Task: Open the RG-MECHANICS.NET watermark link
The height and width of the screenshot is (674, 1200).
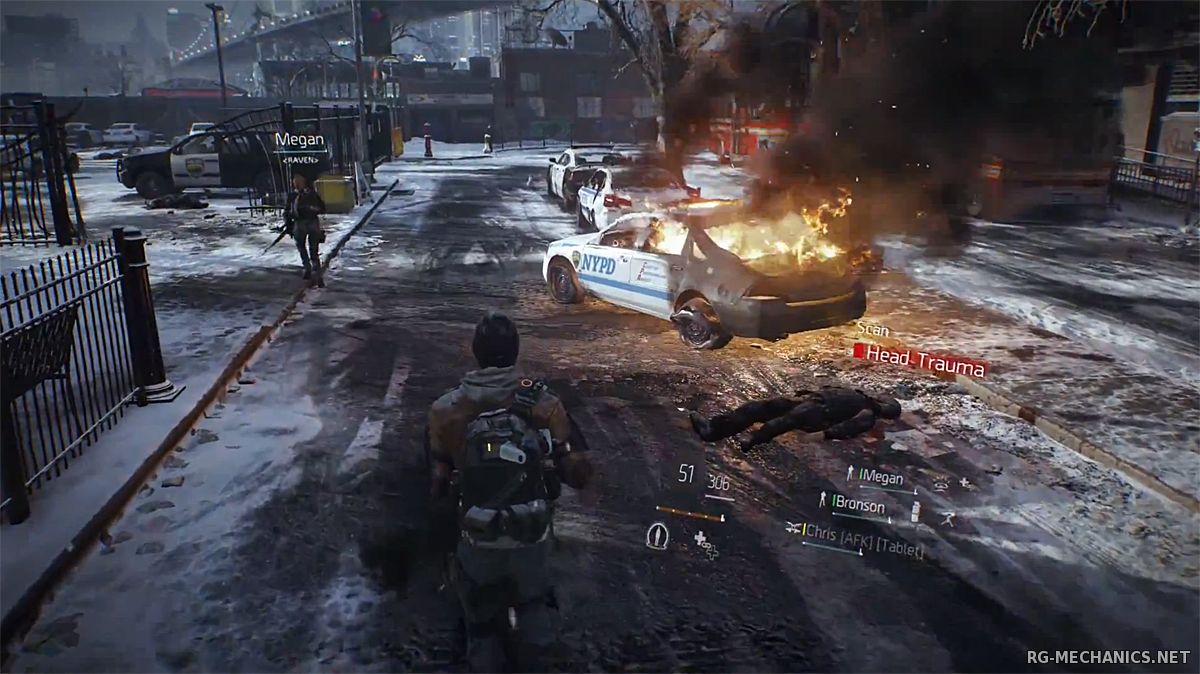Action: 1107,657
